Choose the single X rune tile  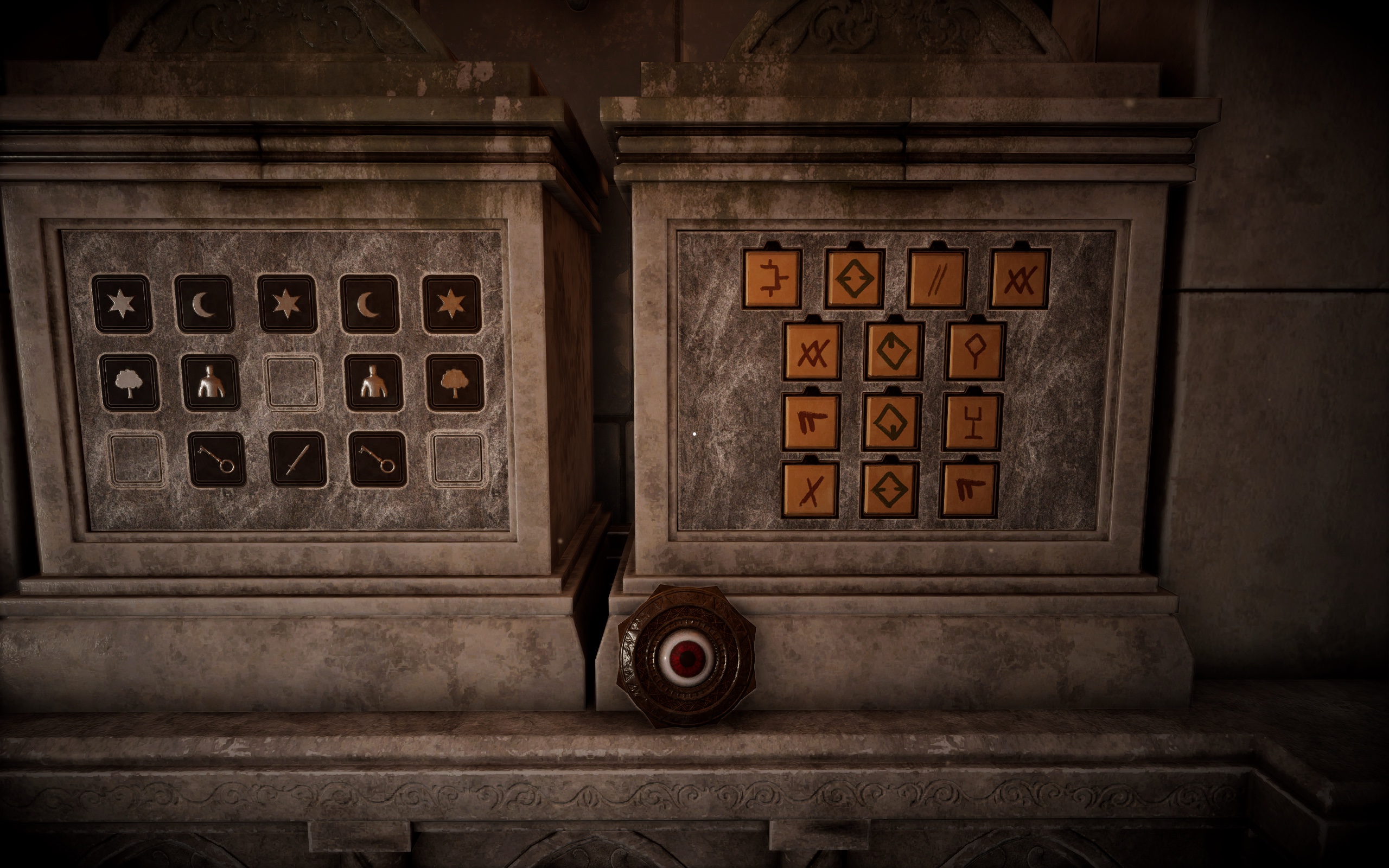click(x=810, y=490)
